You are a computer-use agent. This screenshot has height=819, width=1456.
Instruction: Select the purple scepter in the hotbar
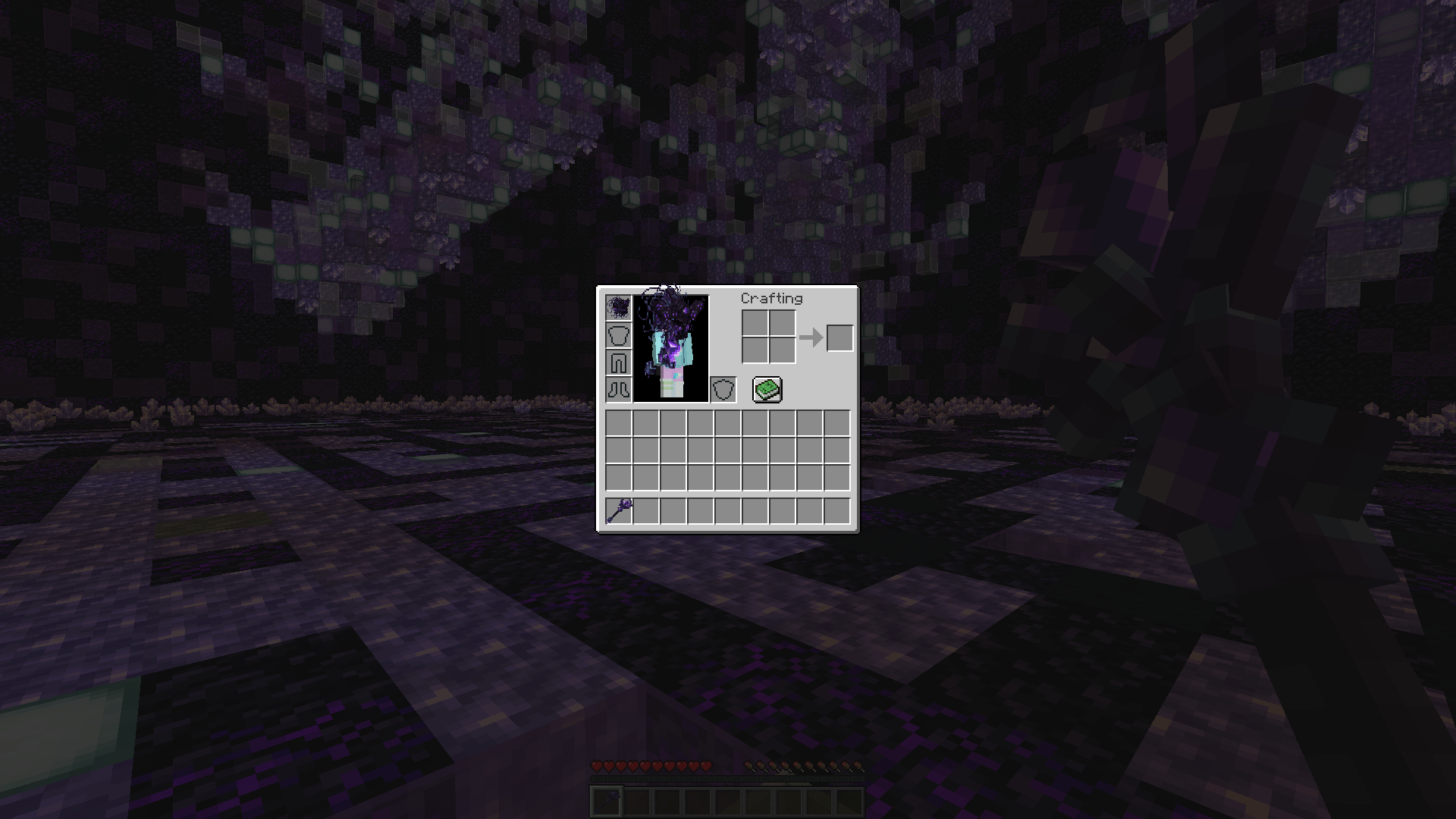click(617, 510)
